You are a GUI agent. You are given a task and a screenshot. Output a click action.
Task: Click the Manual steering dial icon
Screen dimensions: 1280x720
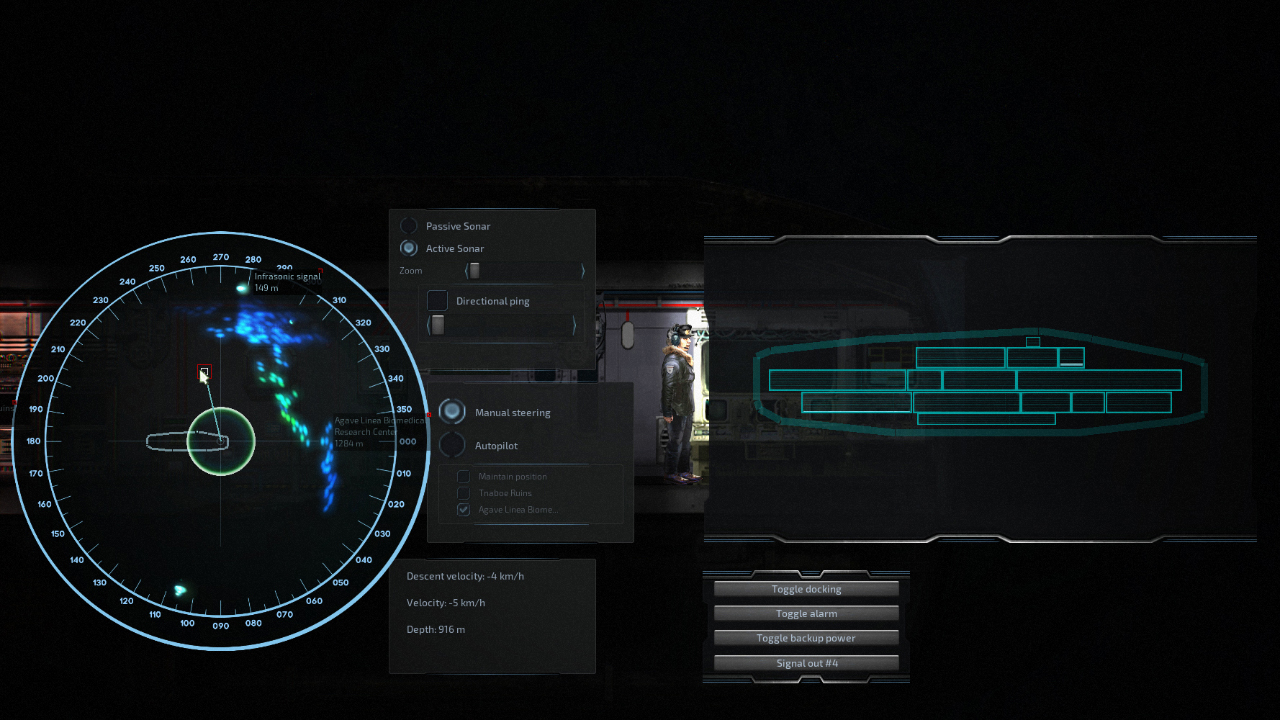[x=453, y=412]
